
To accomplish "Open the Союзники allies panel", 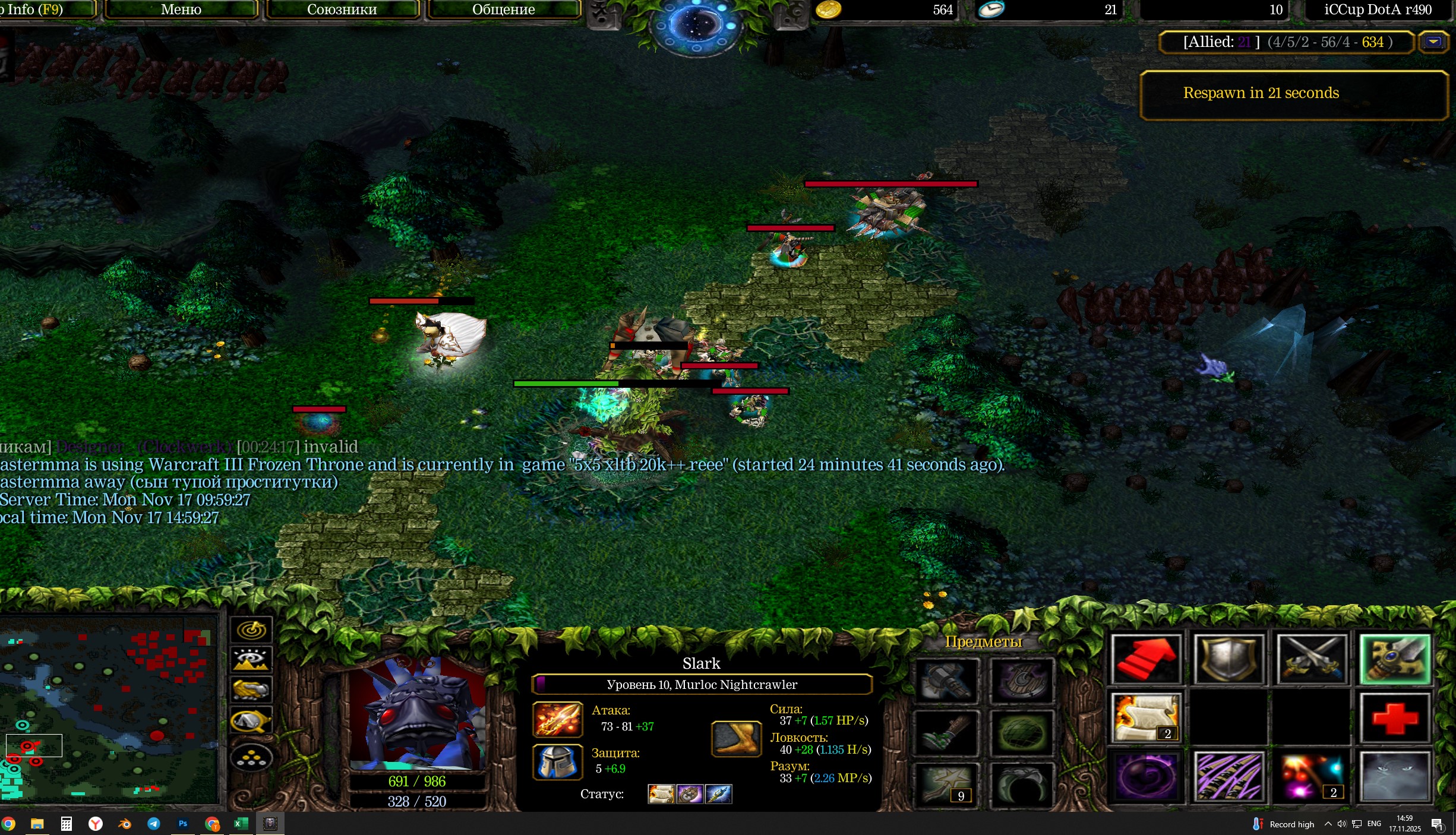I will point(342,10).
